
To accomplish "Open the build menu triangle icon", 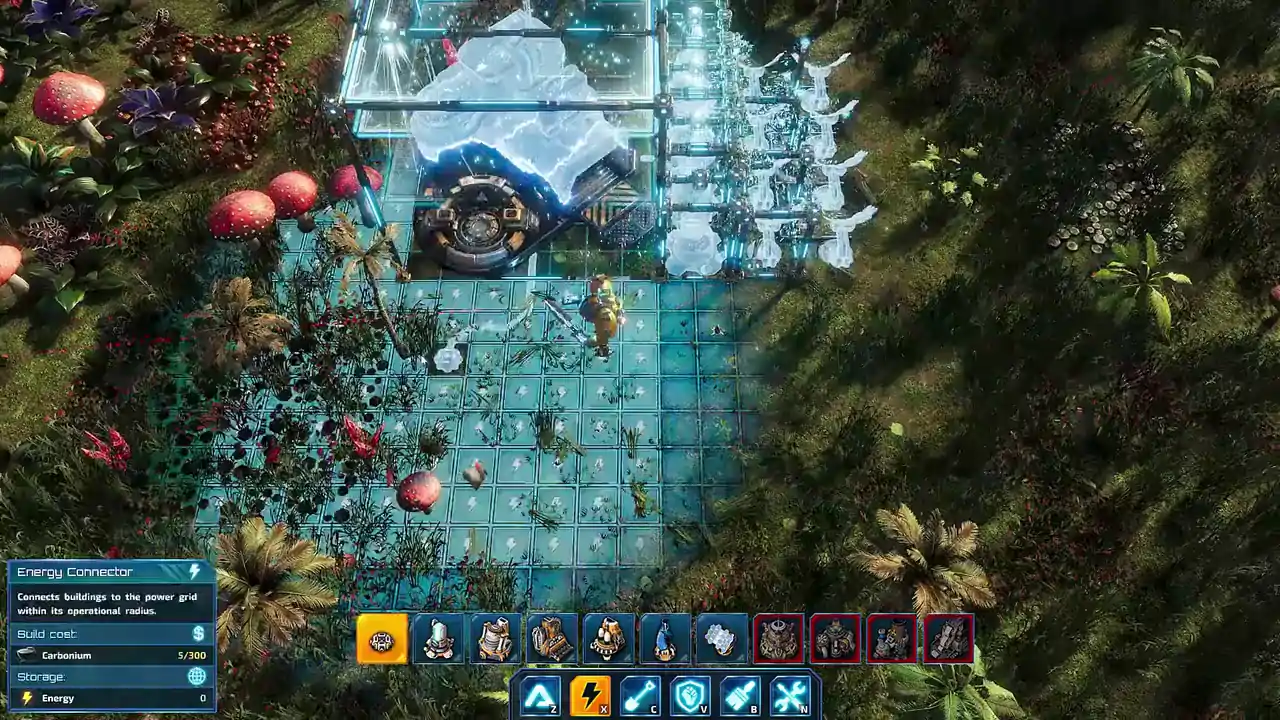I will pyautogui.click(x=538, y=695).
